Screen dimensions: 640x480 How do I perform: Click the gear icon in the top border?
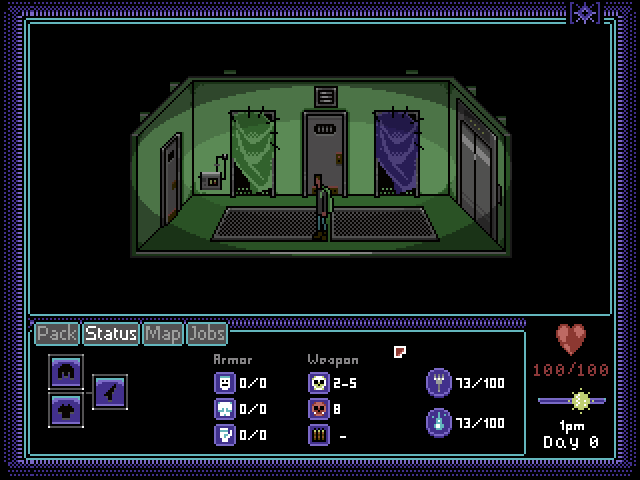pos(585,12)
